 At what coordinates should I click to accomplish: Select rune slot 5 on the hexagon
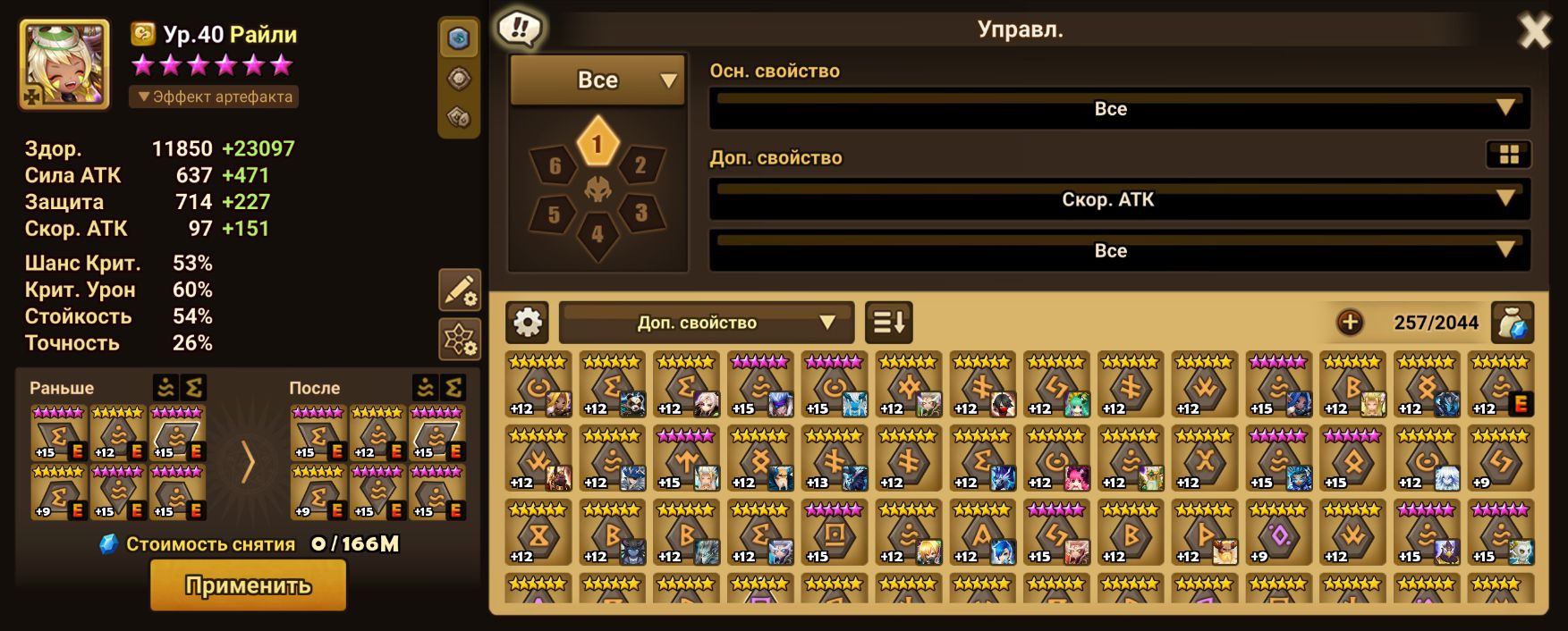(x=554, y=215)
